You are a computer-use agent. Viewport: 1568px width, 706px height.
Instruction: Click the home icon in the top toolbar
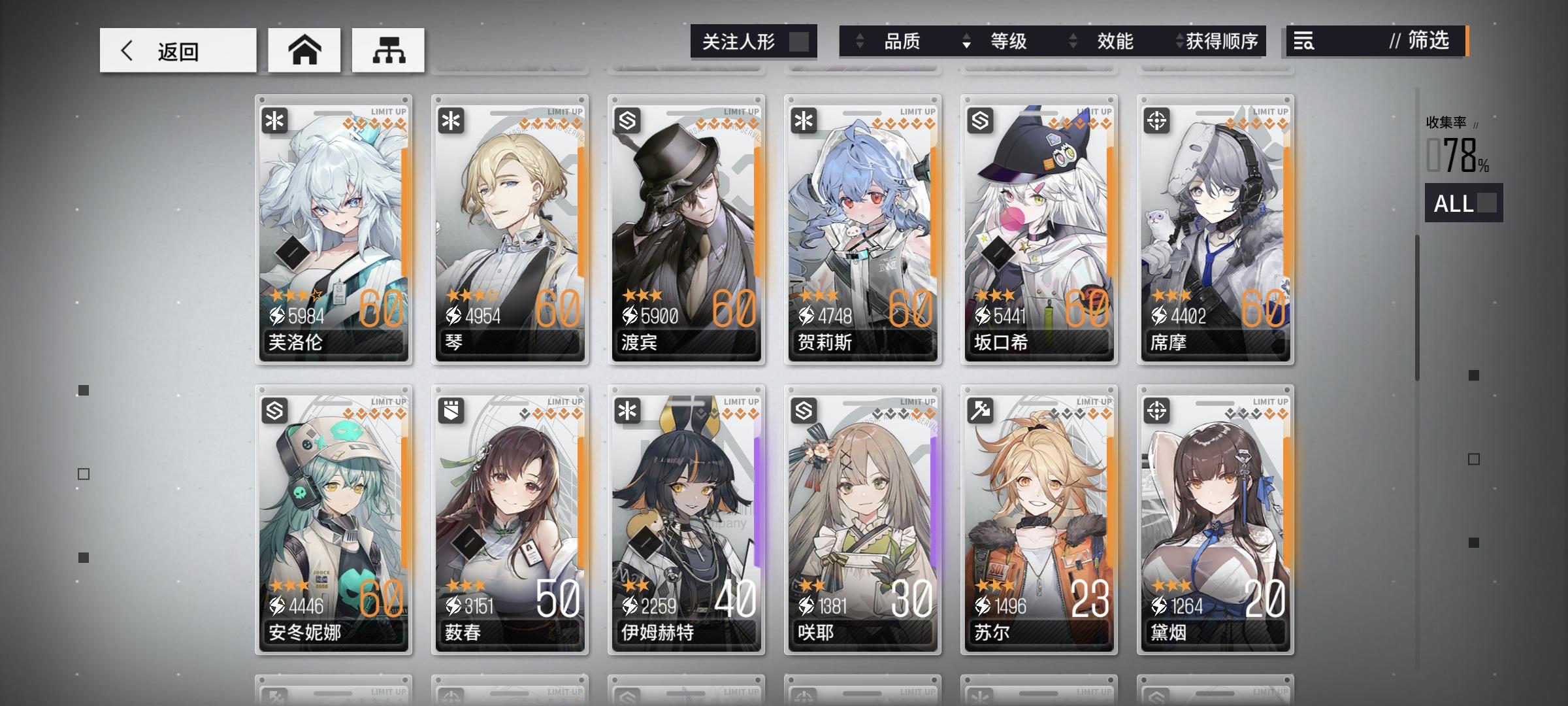pyautogui.click(x=304, y=50)
